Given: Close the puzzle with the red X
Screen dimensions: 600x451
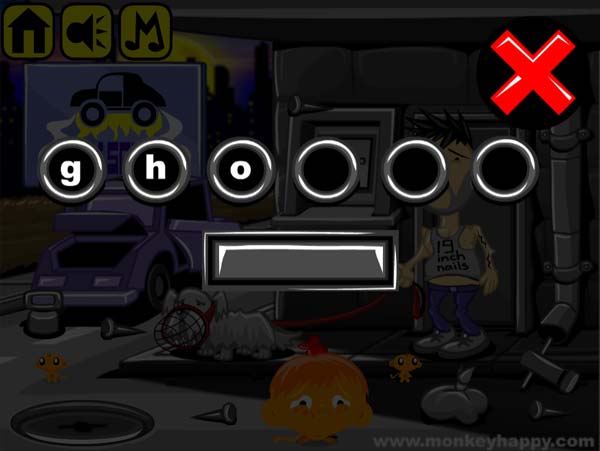Looking at the screenshot, I should [x=534, y=72].
